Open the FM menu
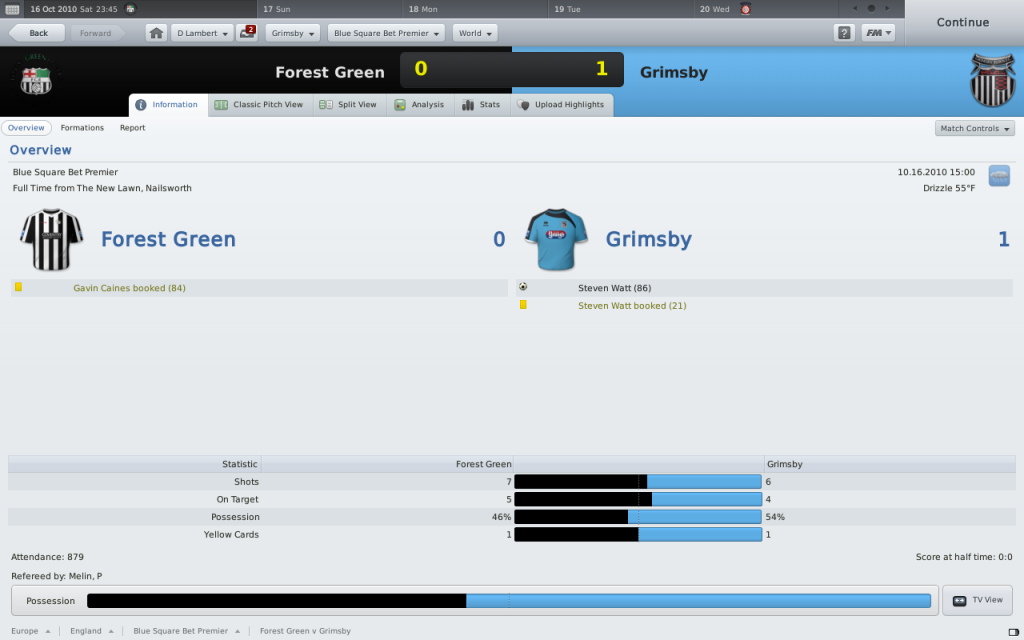Image resolution: width=1024 pixels, height=640 pixels. 878,33
